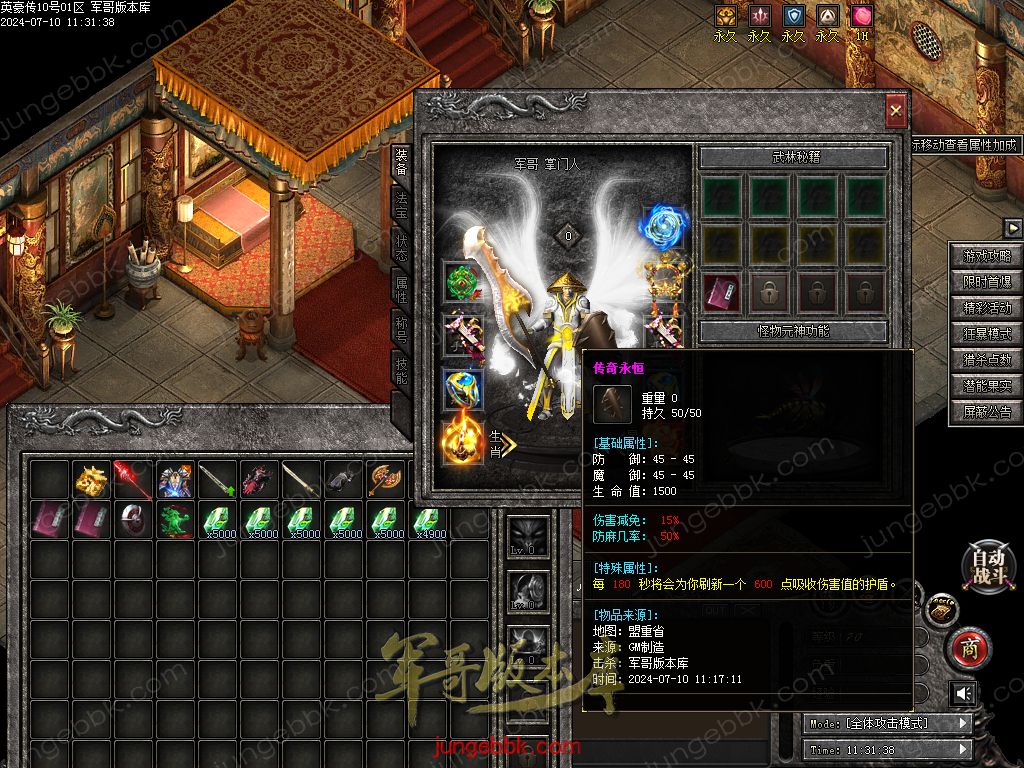Viewport: 1024px width, 768px height.
Task: Activate 狂暴模式 berserk mode
Action: [x=987, y=334]
